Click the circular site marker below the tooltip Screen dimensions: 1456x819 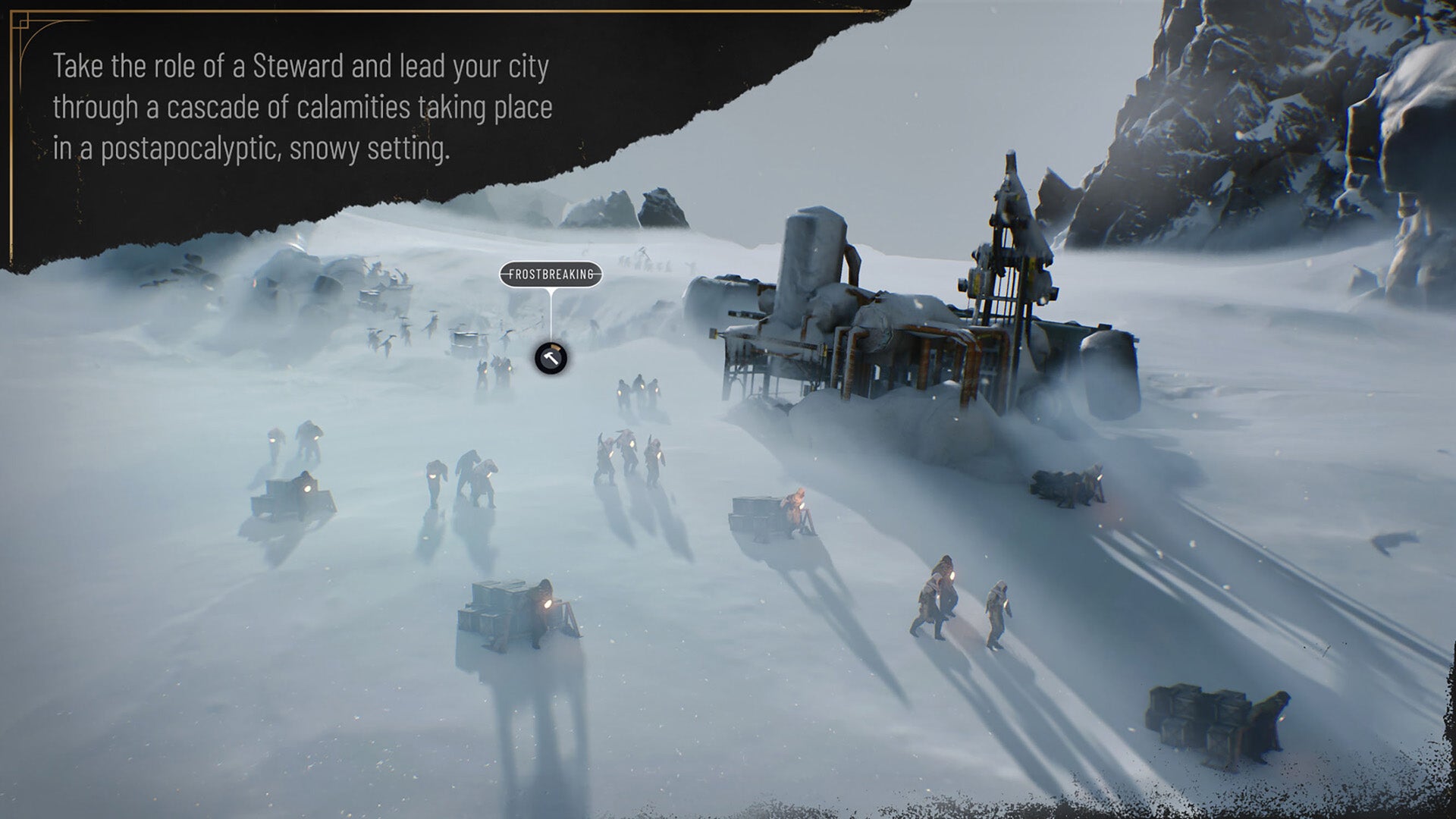click(x=551, y=358)
